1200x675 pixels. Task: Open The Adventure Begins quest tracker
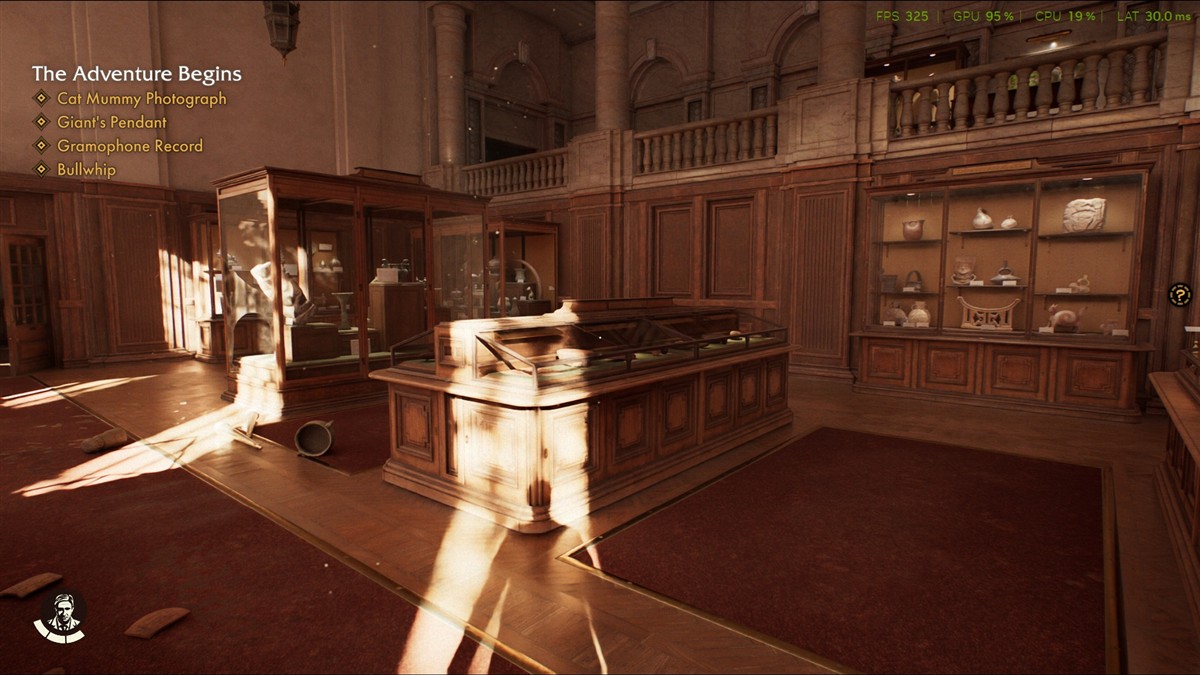click(x=136, y=74)
